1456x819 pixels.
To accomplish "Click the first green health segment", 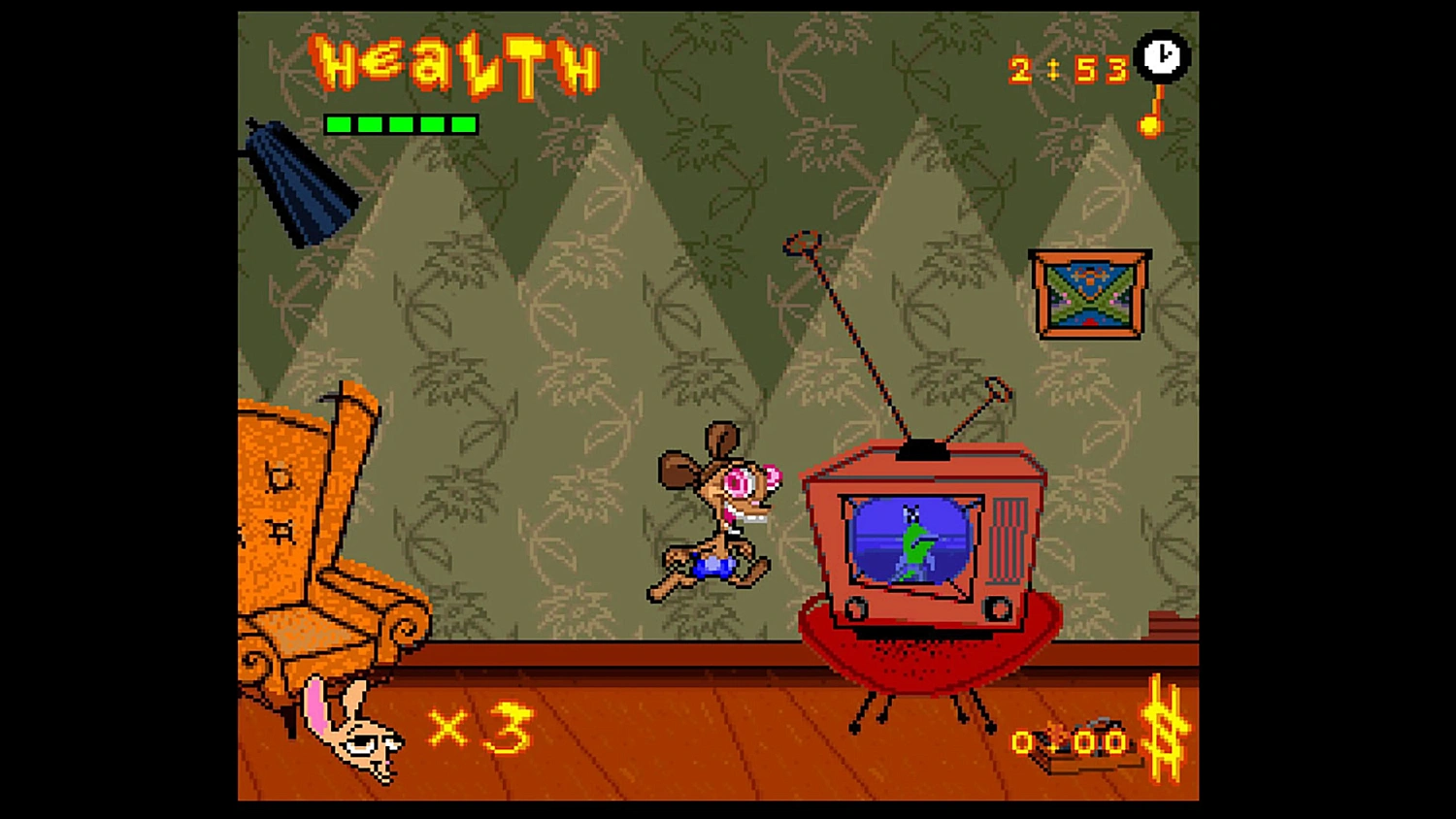I will [x=337, y=124].
